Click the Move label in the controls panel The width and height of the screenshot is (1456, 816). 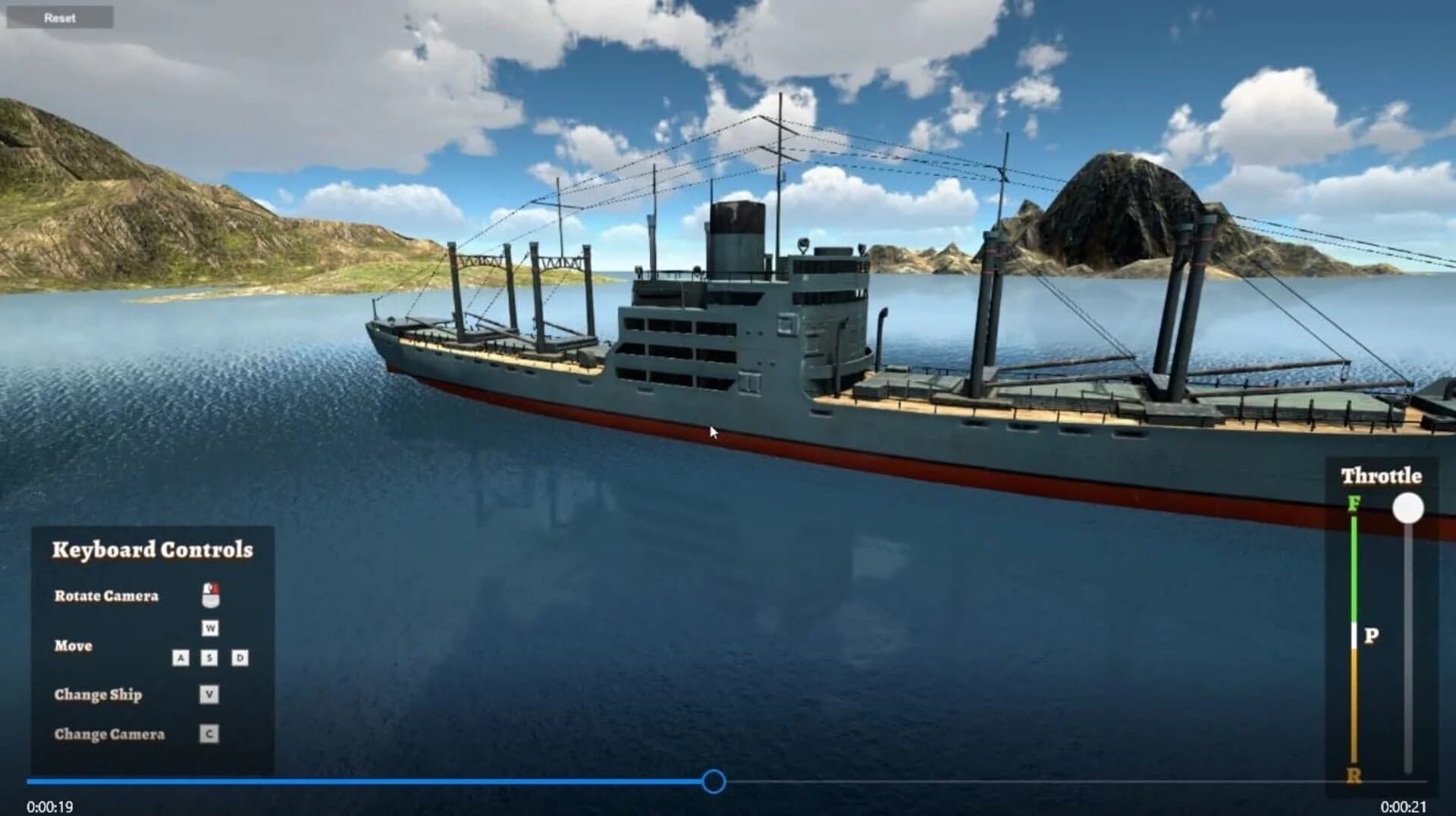click(x=73, y=645)
